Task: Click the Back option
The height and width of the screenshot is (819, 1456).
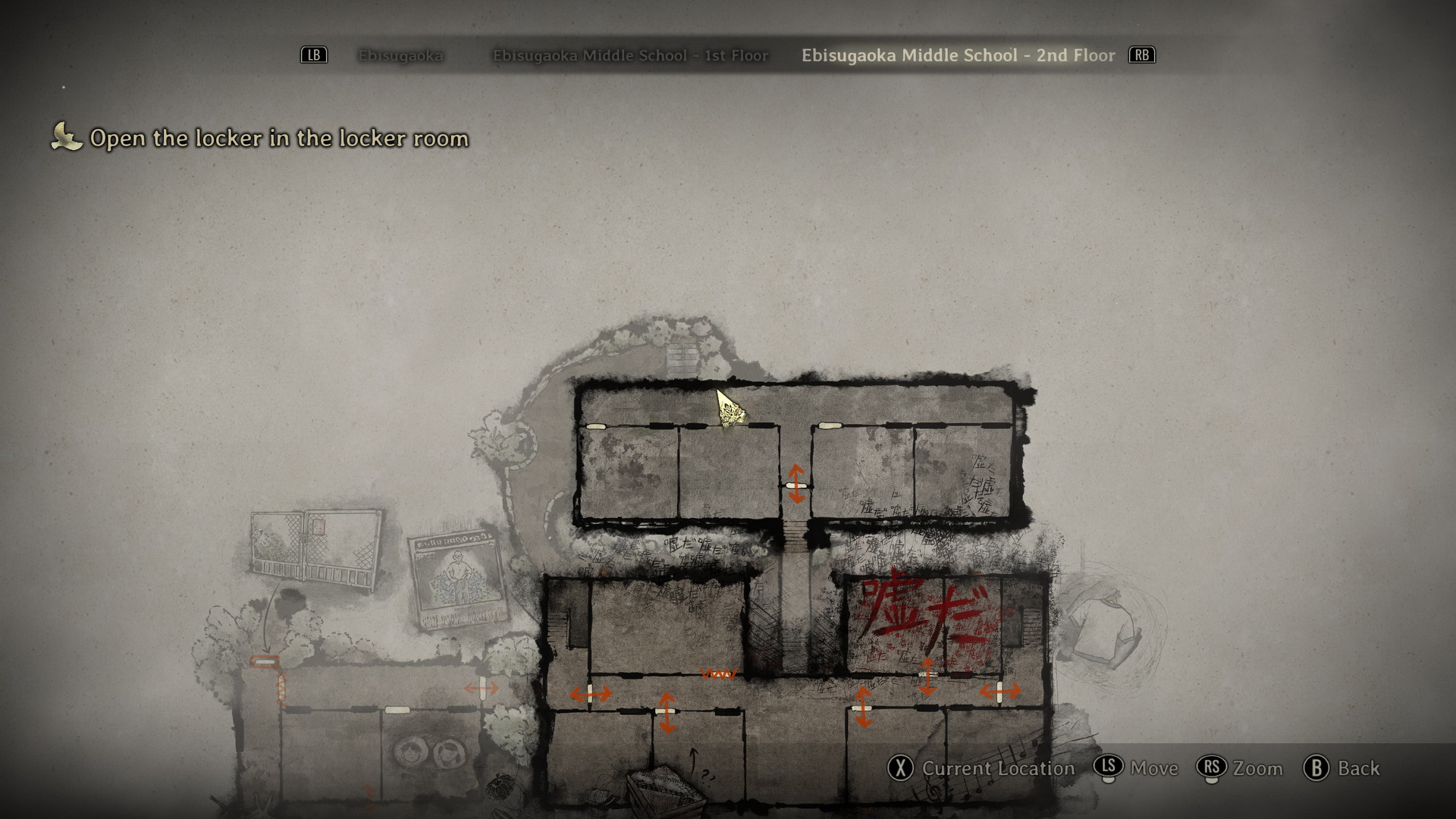Action: [1342, 768]
